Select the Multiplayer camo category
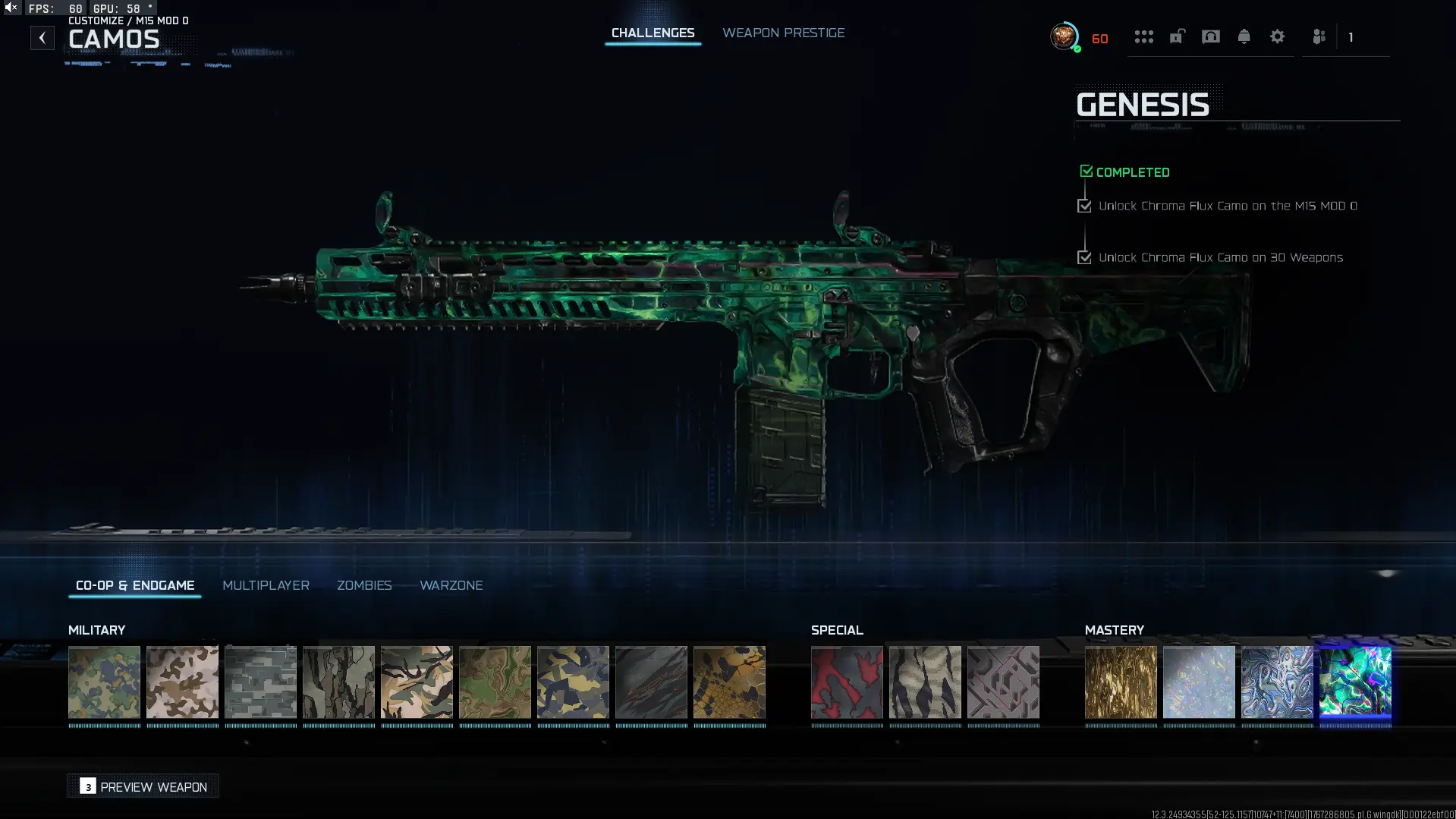This screenshot has height=819, width=1456. [x=266, y=585]
